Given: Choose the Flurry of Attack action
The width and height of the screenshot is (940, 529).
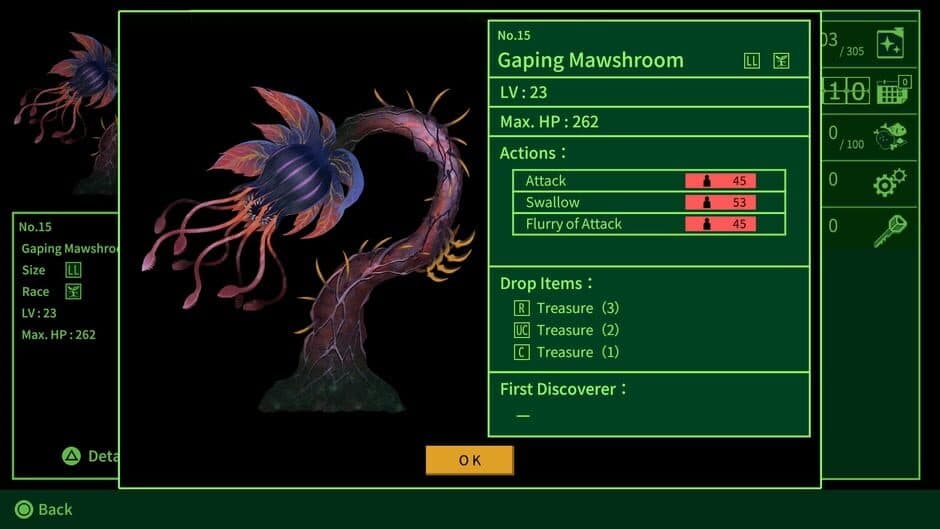Looking at the screenshot, I should click(649, 224).
